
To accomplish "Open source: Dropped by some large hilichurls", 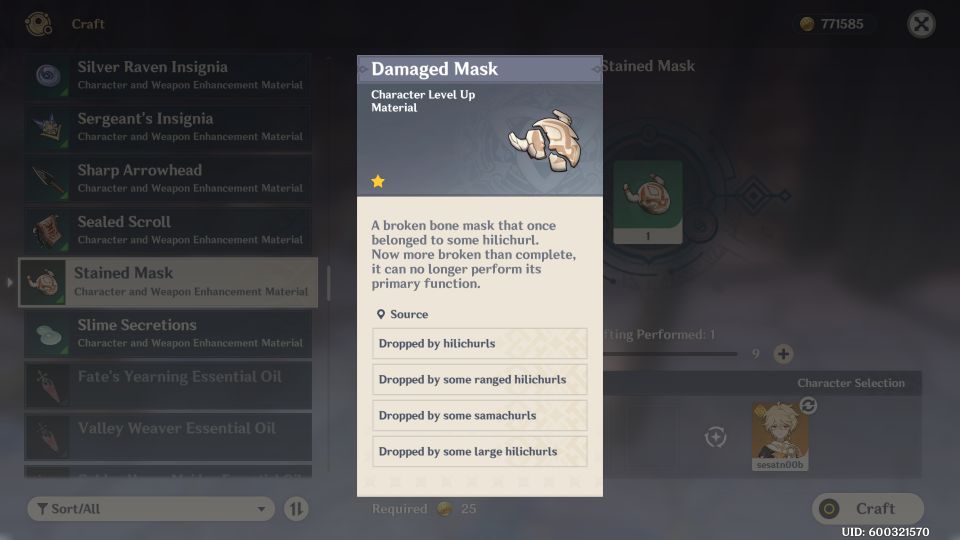I will (x=479, y=452).
